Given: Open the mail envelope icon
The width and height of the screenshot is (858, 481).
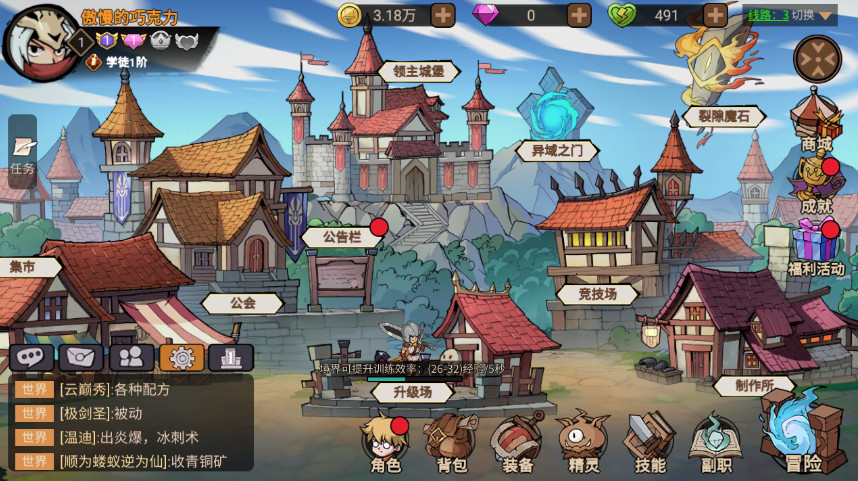Looking at the screenshot, I should point(81,357).
